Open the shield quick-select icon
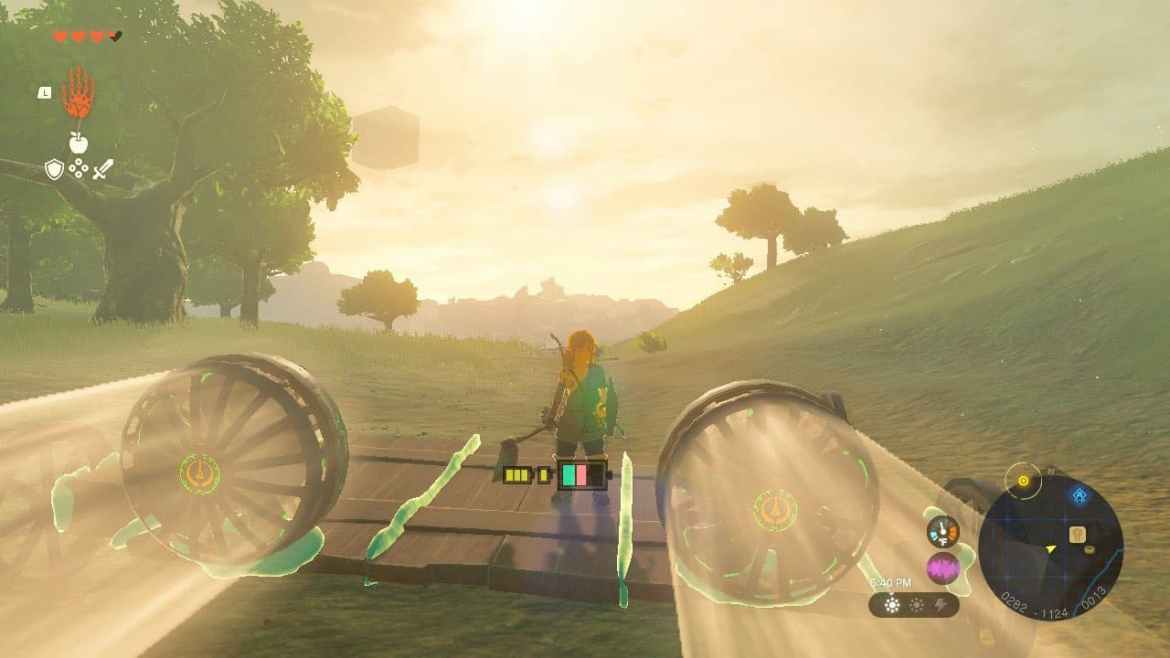1170x658 pixels. click(x=54, y=170)
